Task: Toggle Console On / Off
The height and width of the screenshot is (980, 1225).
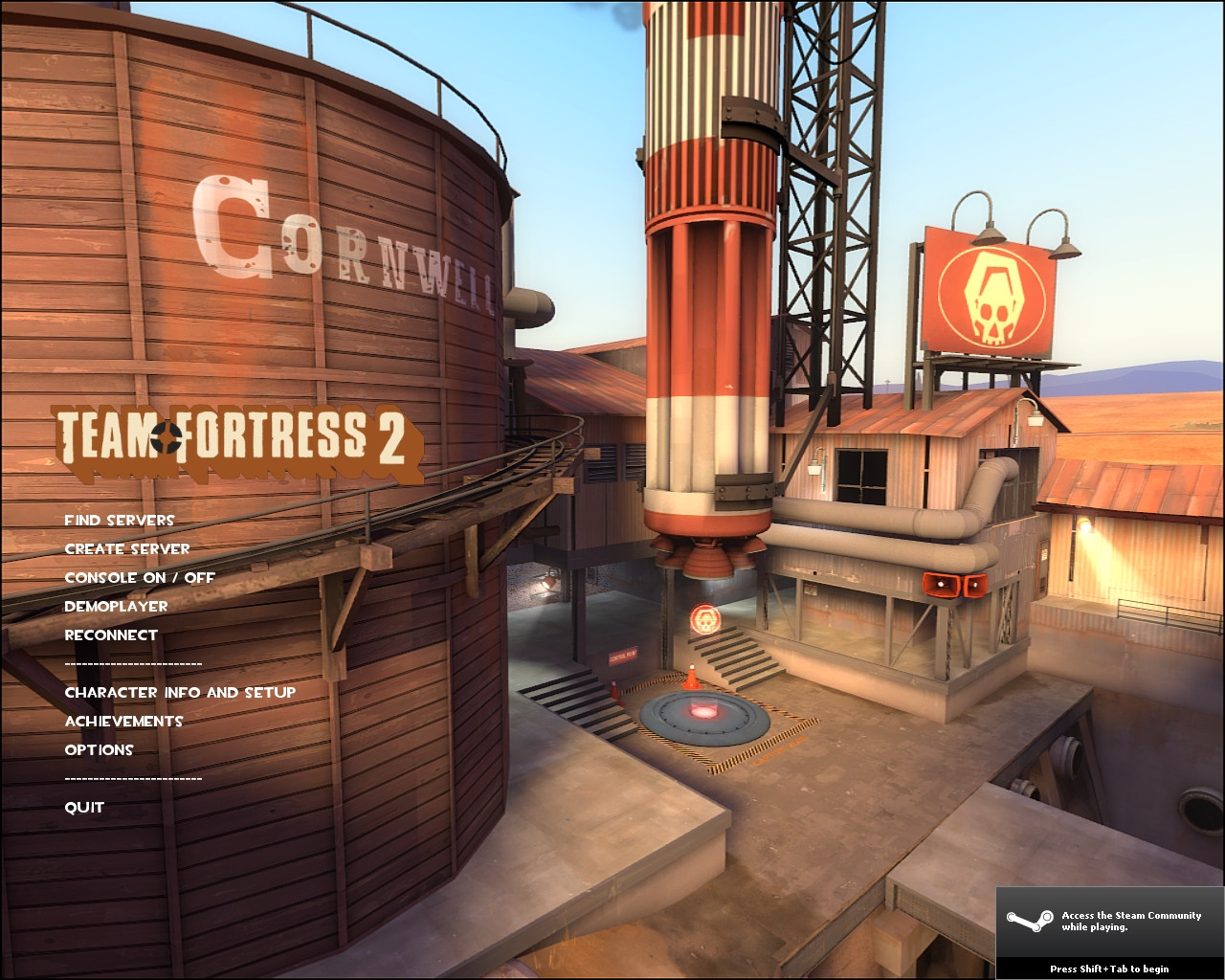Action: coord(139,577)
